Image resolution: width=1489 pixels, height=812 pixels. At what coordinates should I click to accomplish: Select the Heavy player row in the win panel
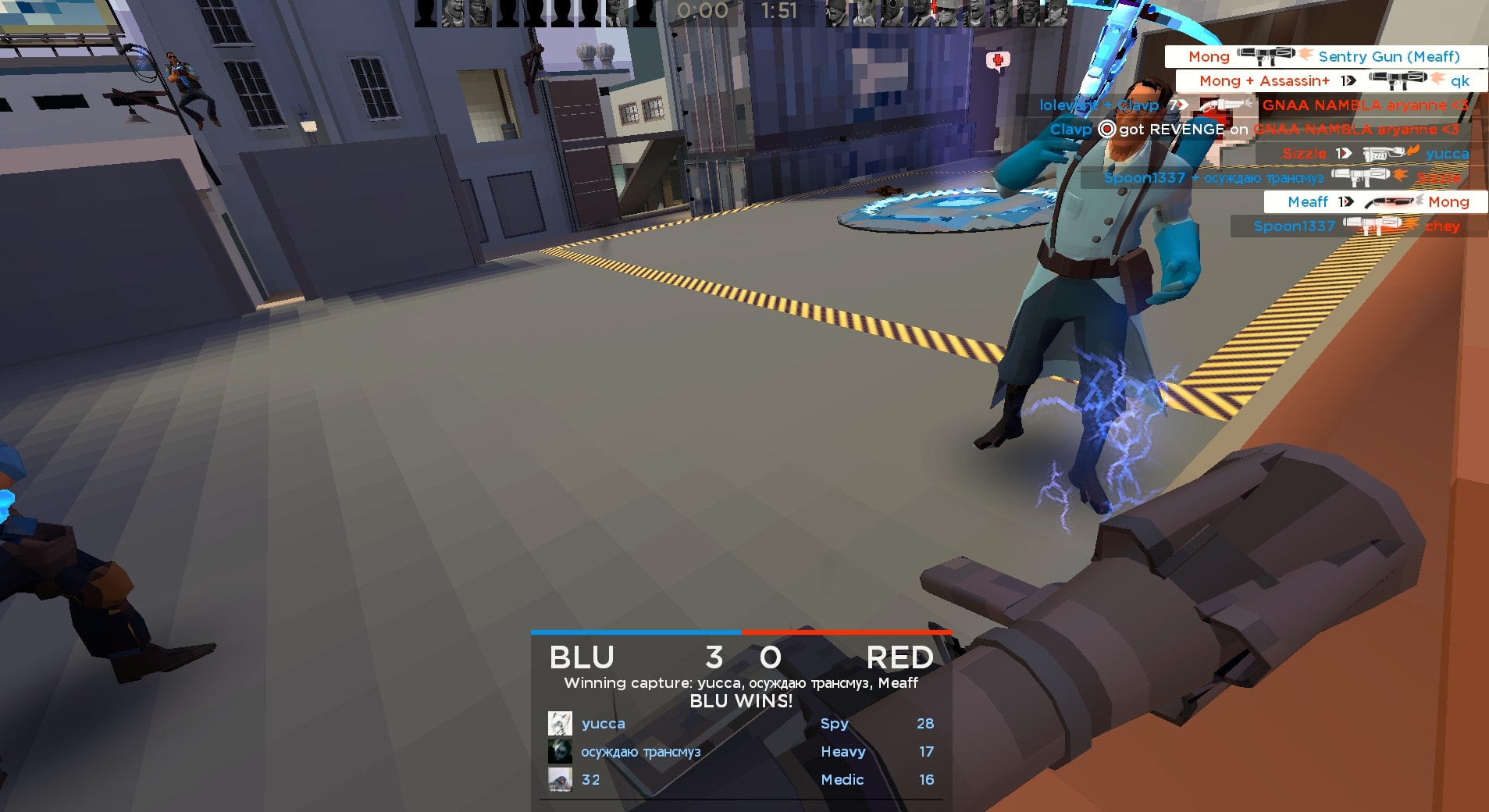[740, 752]
